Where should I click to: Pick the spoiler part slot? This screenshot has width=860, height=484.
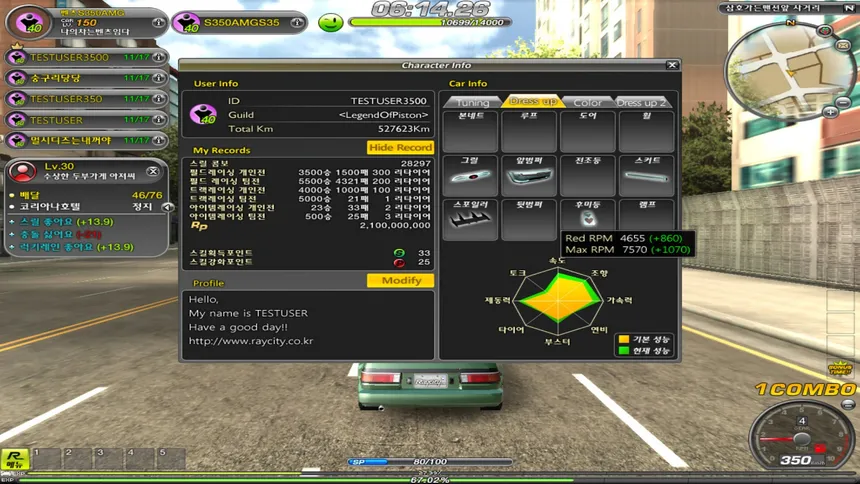tap(470, 220)
